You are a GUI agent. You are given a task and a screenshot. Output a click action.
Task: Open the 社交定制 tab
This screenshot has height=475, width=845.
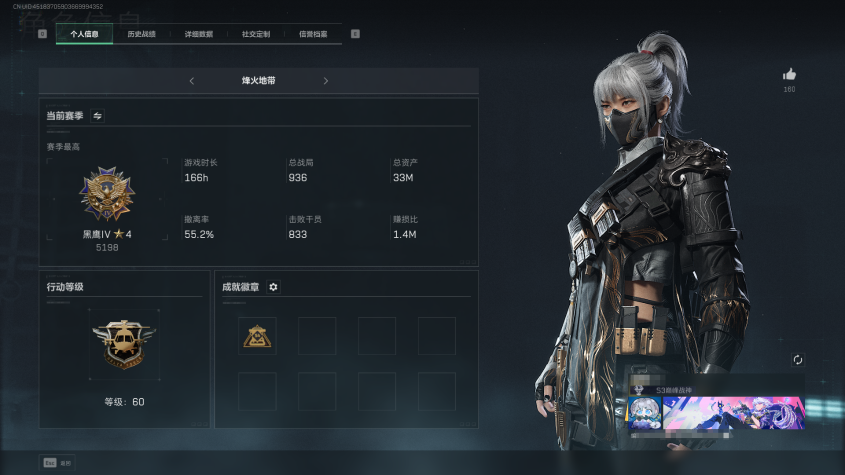(x=256, y=34)
